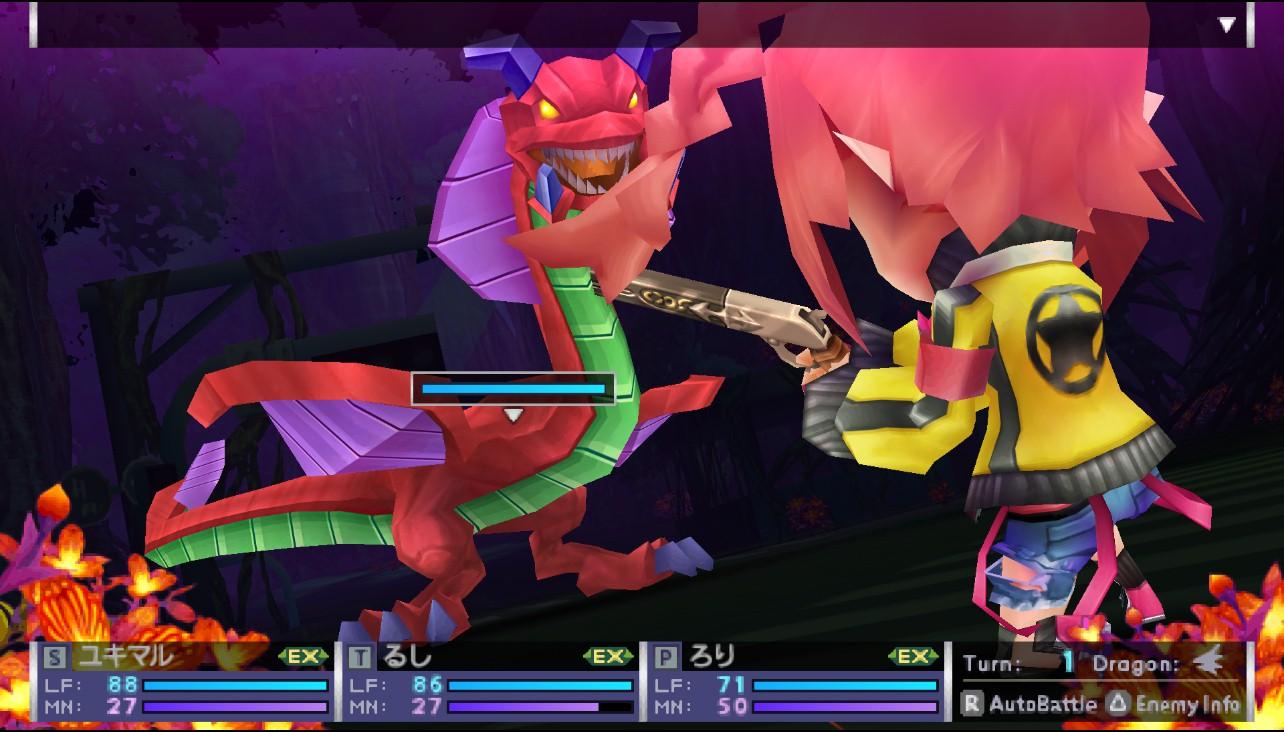The image size is (1284, 732).
Task: Click the white arrow in the top message bar
Action: 1227,25
